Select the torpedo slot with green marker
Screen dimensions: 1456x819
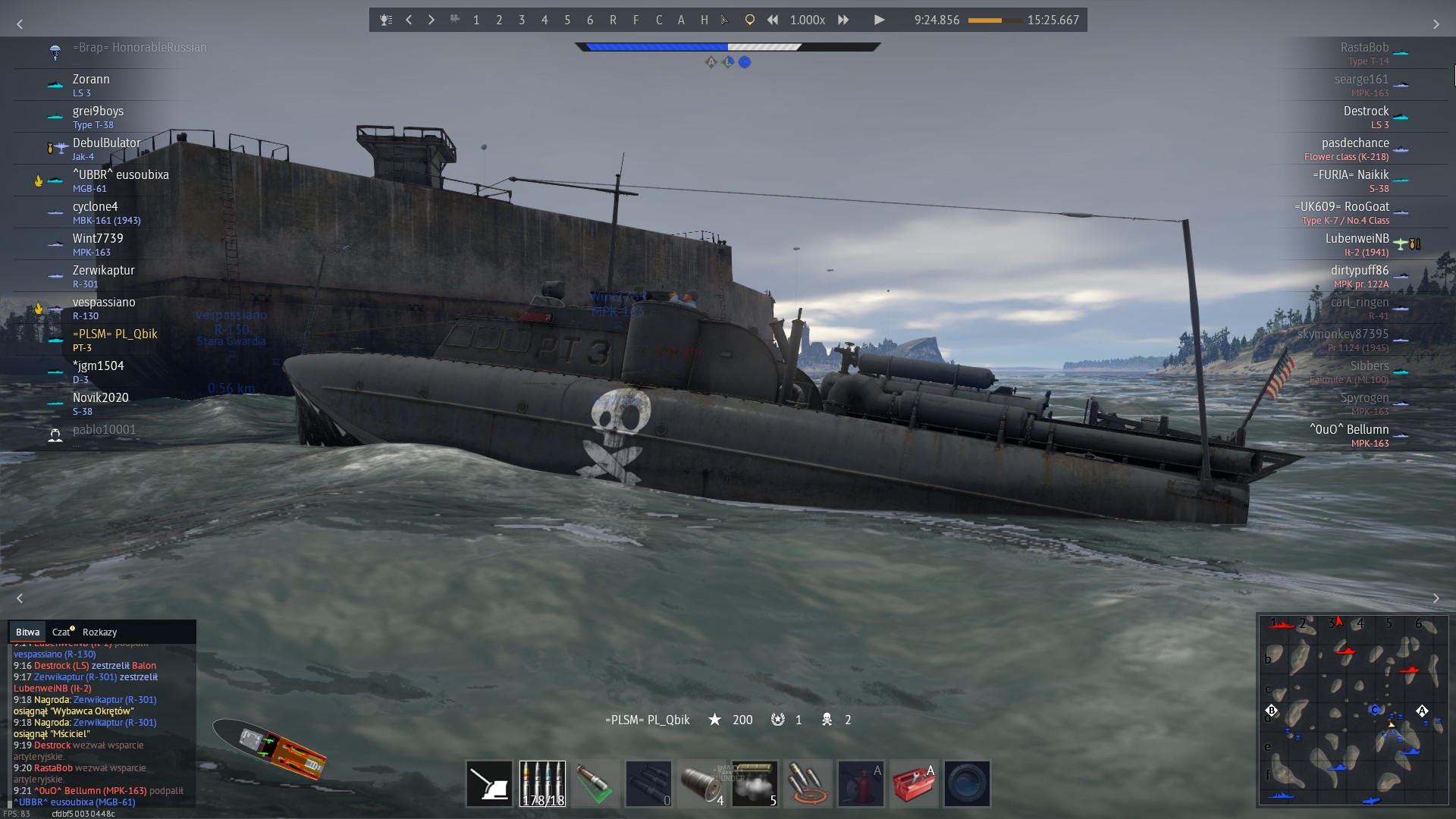pyautogui.click(x=595, y=783)
